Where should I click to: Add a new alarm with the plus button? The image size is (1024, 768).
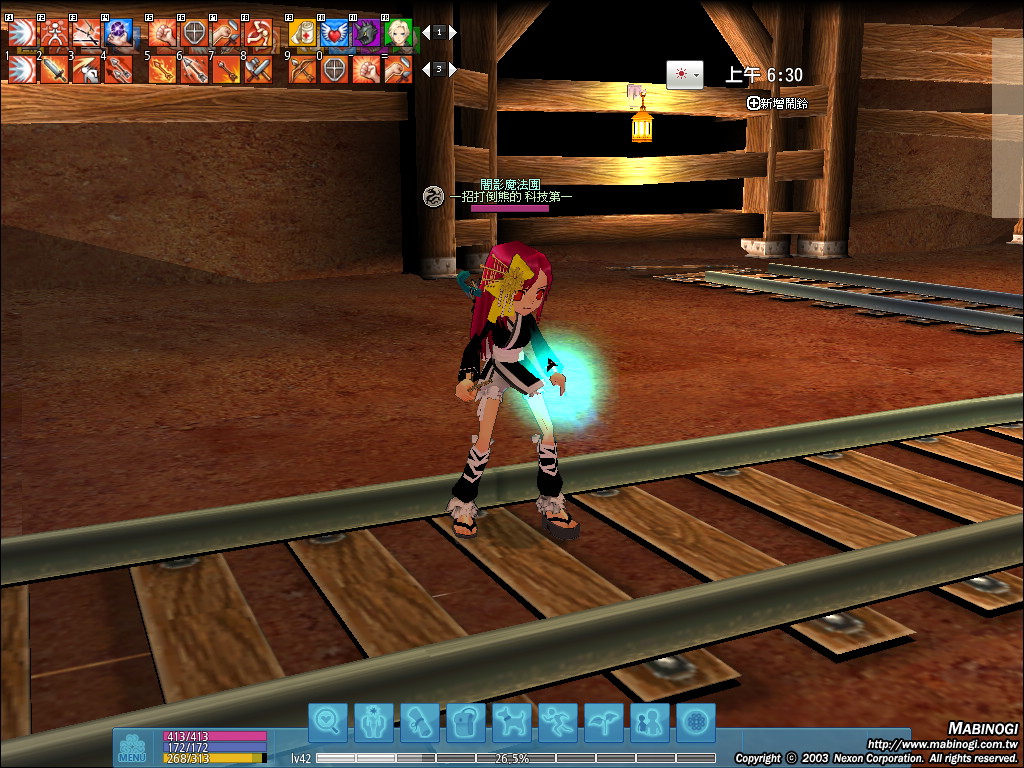pyautogui.click(x=753, y=103)
